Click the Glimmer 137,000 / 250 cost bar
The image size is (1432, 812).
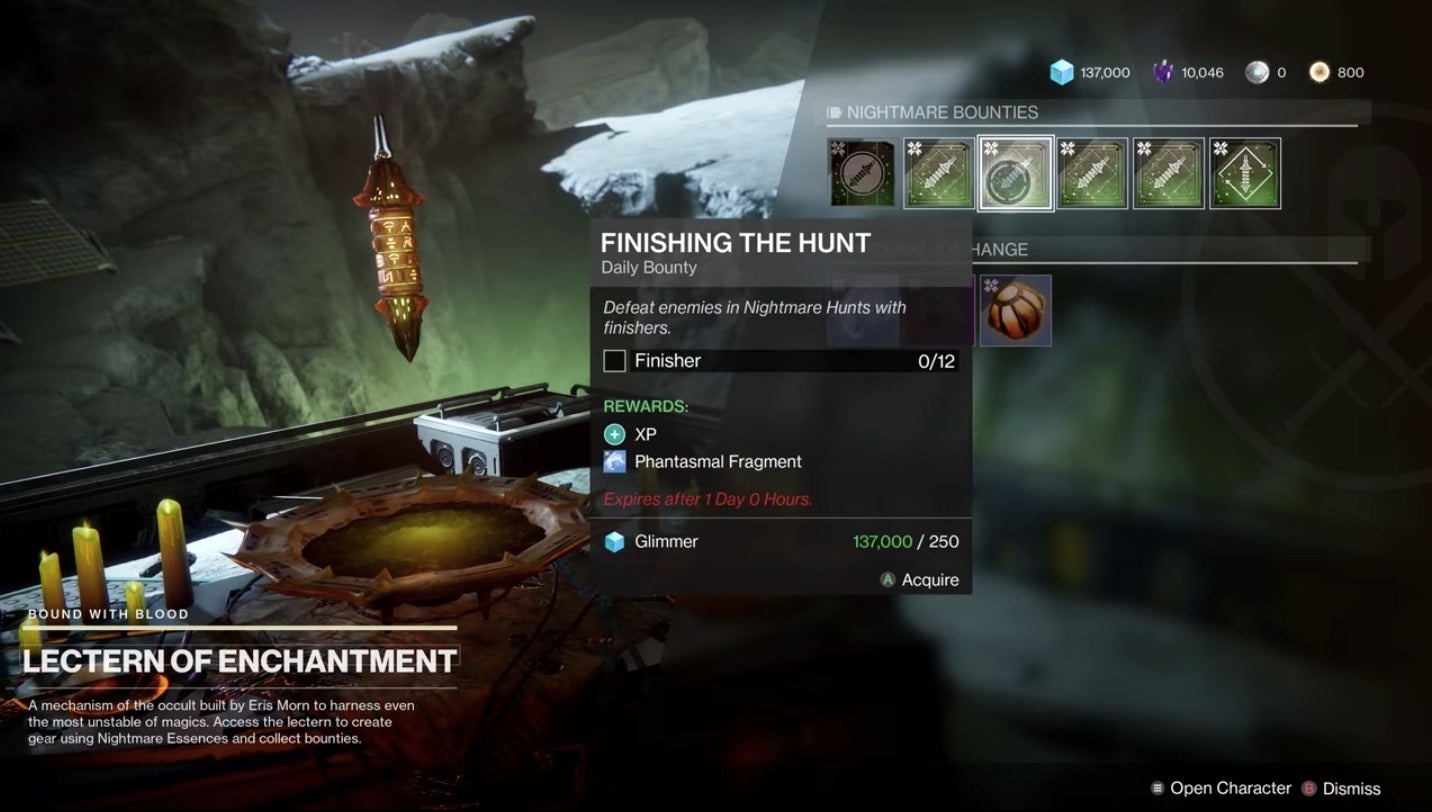point(783,541)
